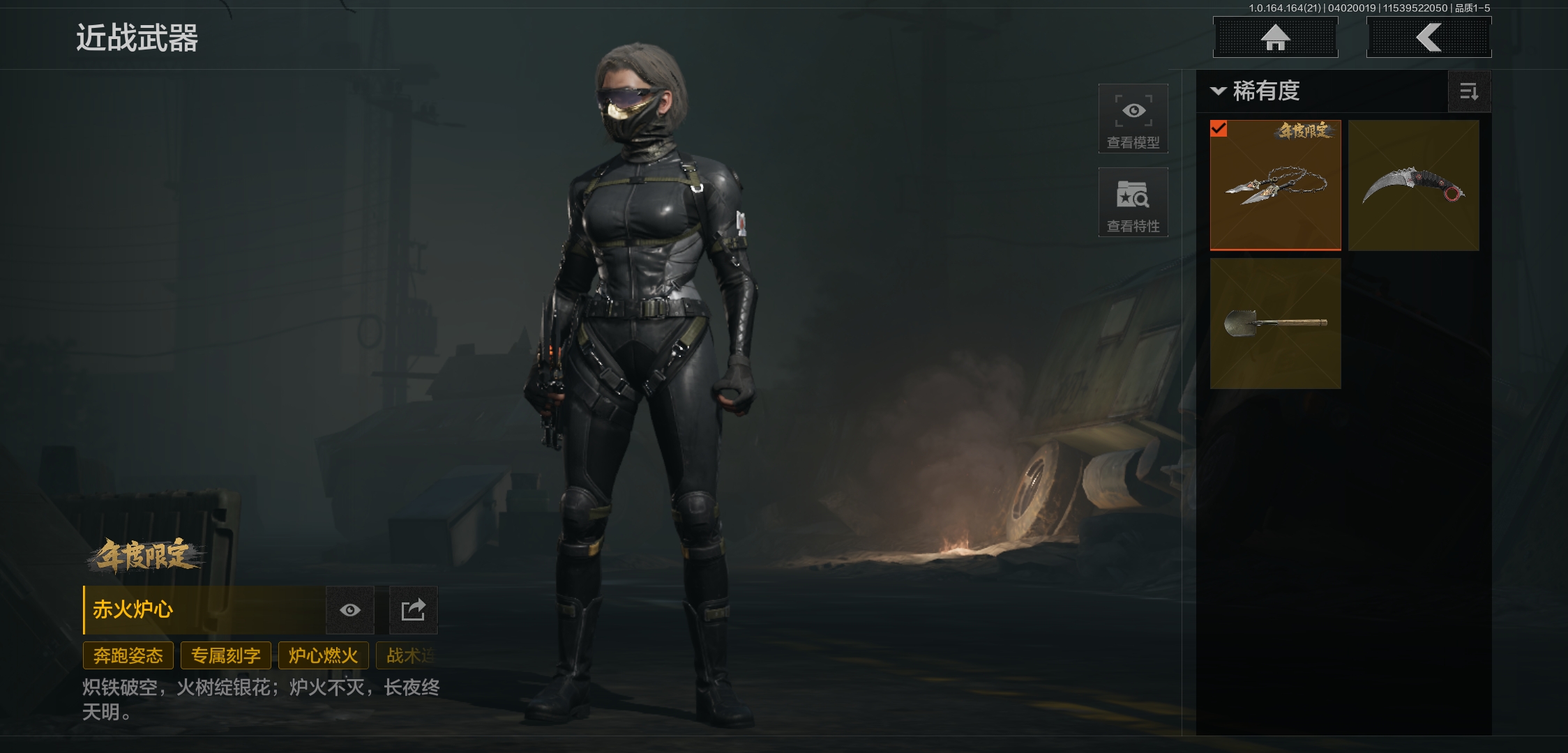This screenshot has height=753, width=1568.
Task: Open 查看特性 to view traits
Action: coord(1133,202)
